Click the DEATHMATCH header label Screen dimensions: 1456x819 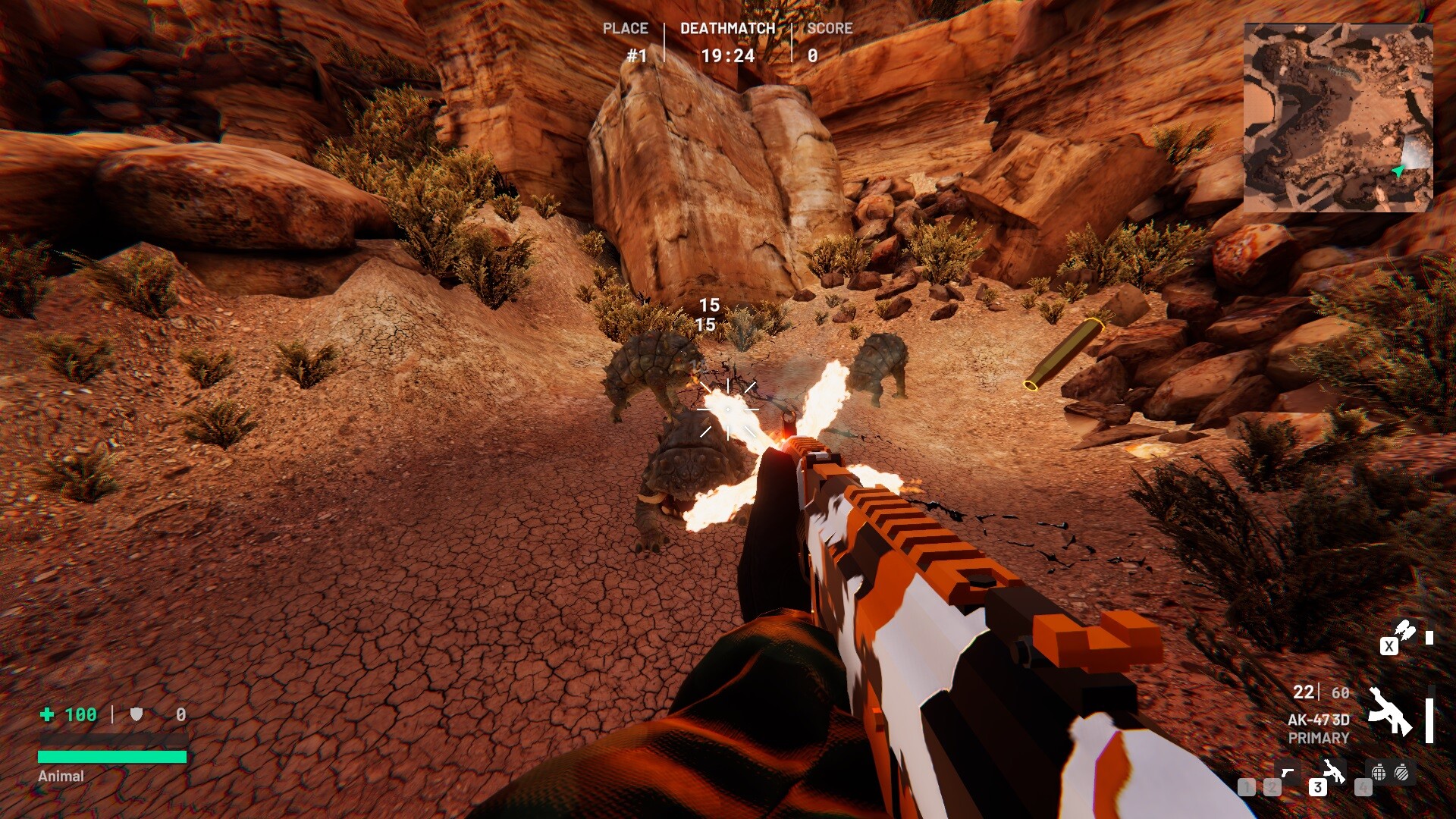727,28
